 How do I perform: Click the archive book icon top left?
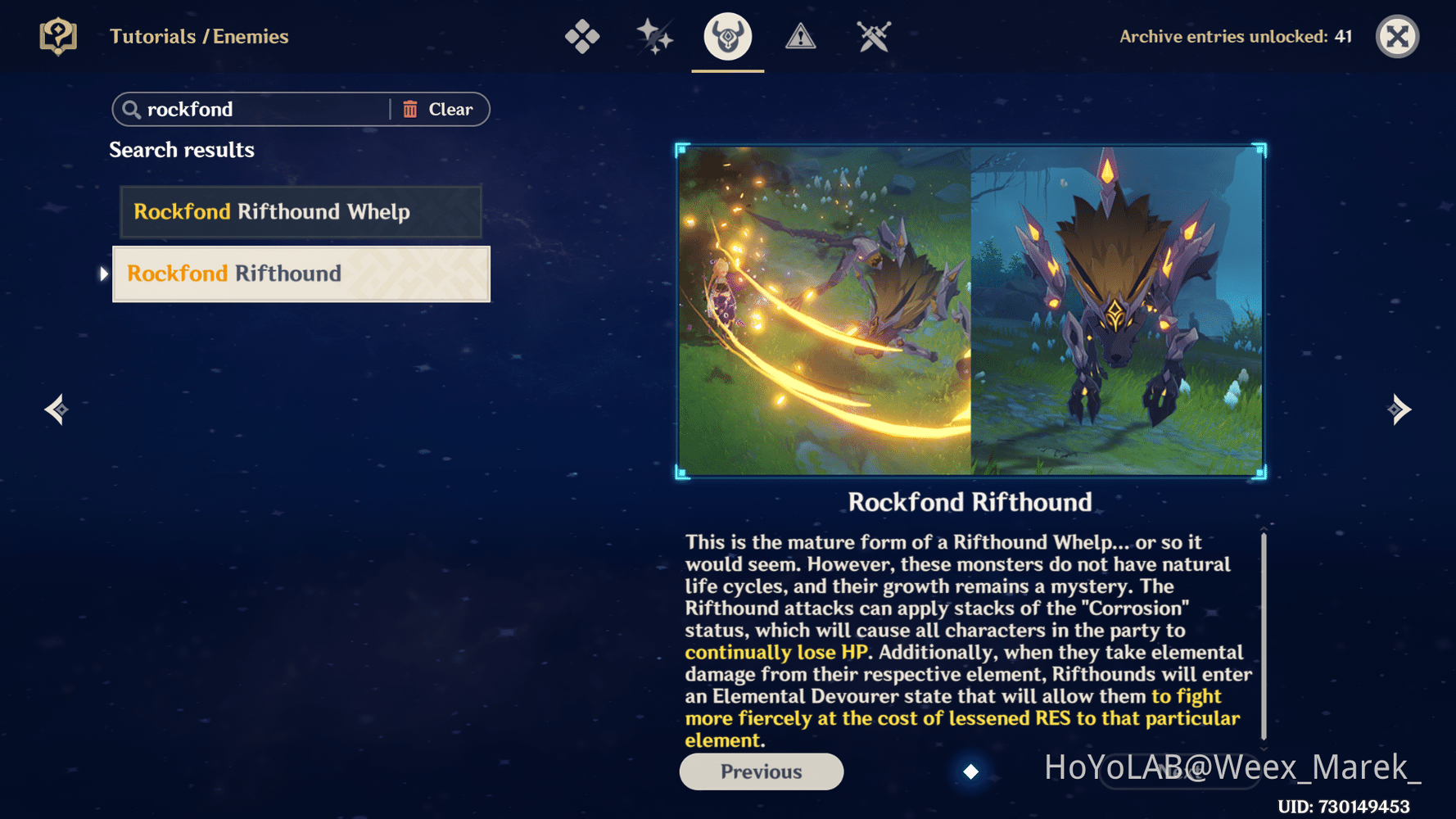point(56,36)
